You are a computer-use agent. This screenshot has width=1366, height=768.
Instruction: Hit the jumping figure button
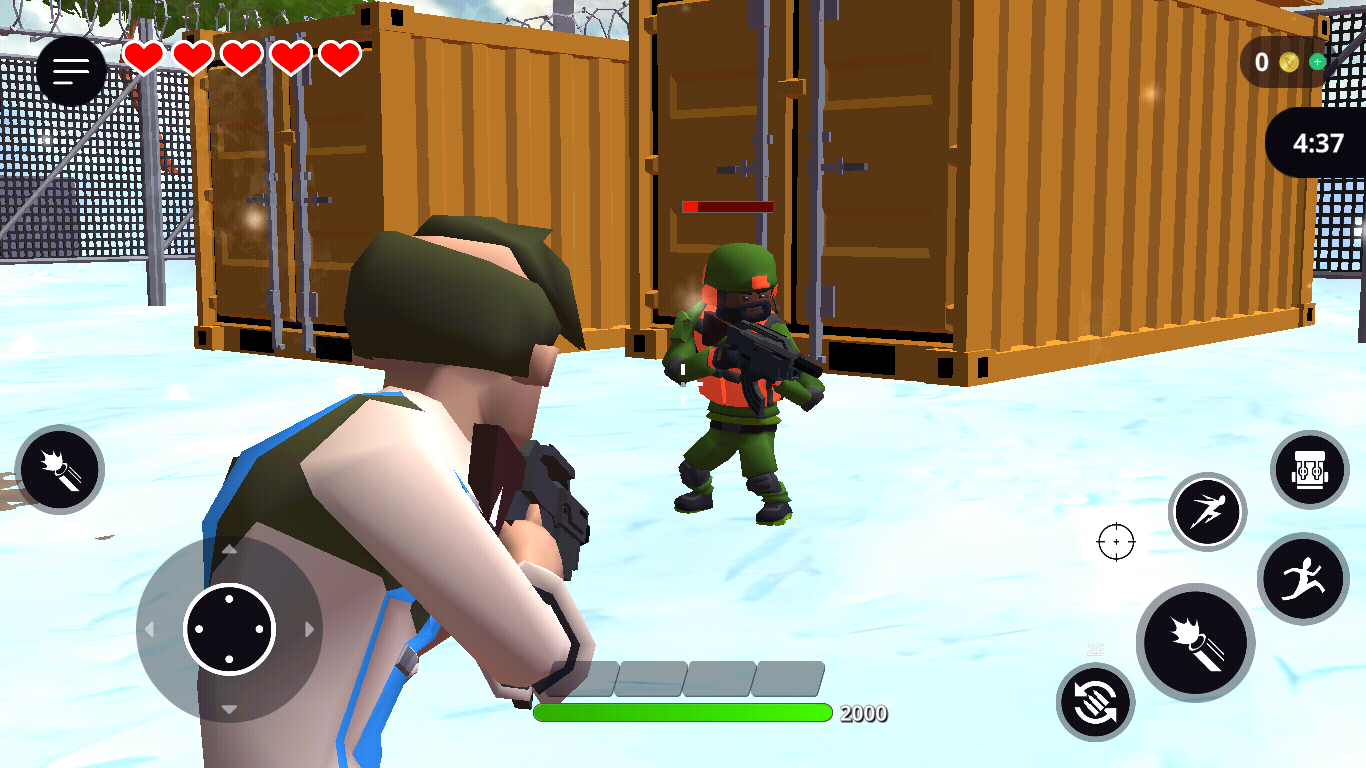click(1303, 579)
